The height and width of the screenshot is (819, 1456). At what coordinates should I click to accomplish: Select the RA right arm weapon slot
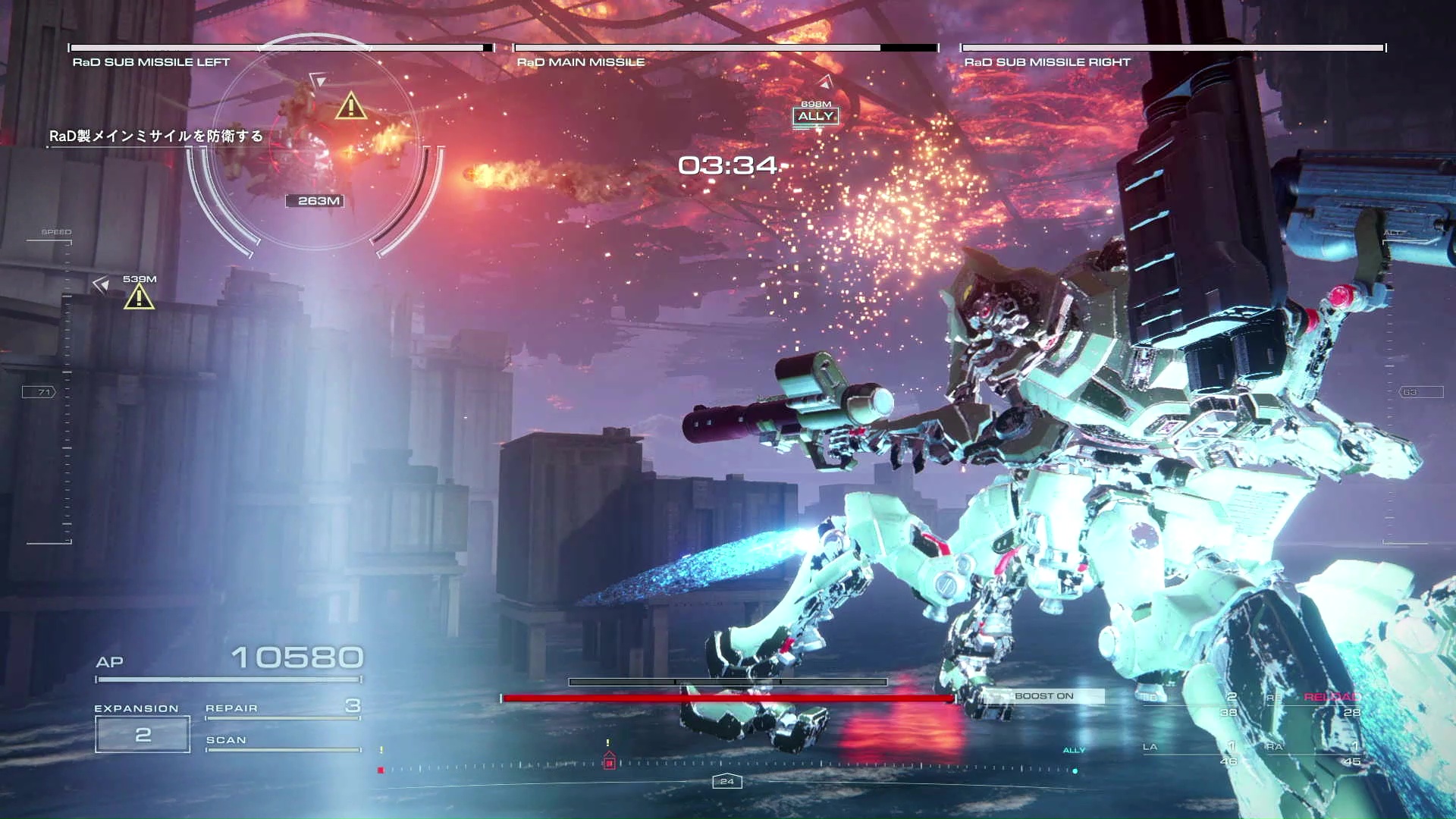click(x=1313, y=752)
